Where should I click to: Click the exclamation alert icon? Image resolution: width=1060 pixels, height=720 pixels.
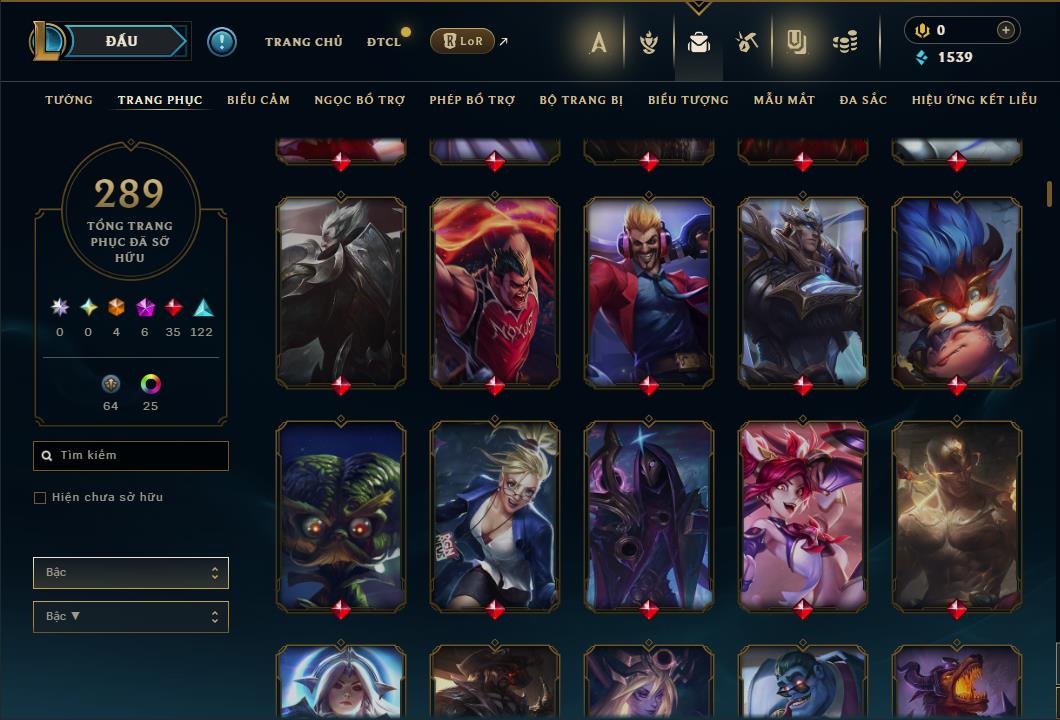point(222,41)
